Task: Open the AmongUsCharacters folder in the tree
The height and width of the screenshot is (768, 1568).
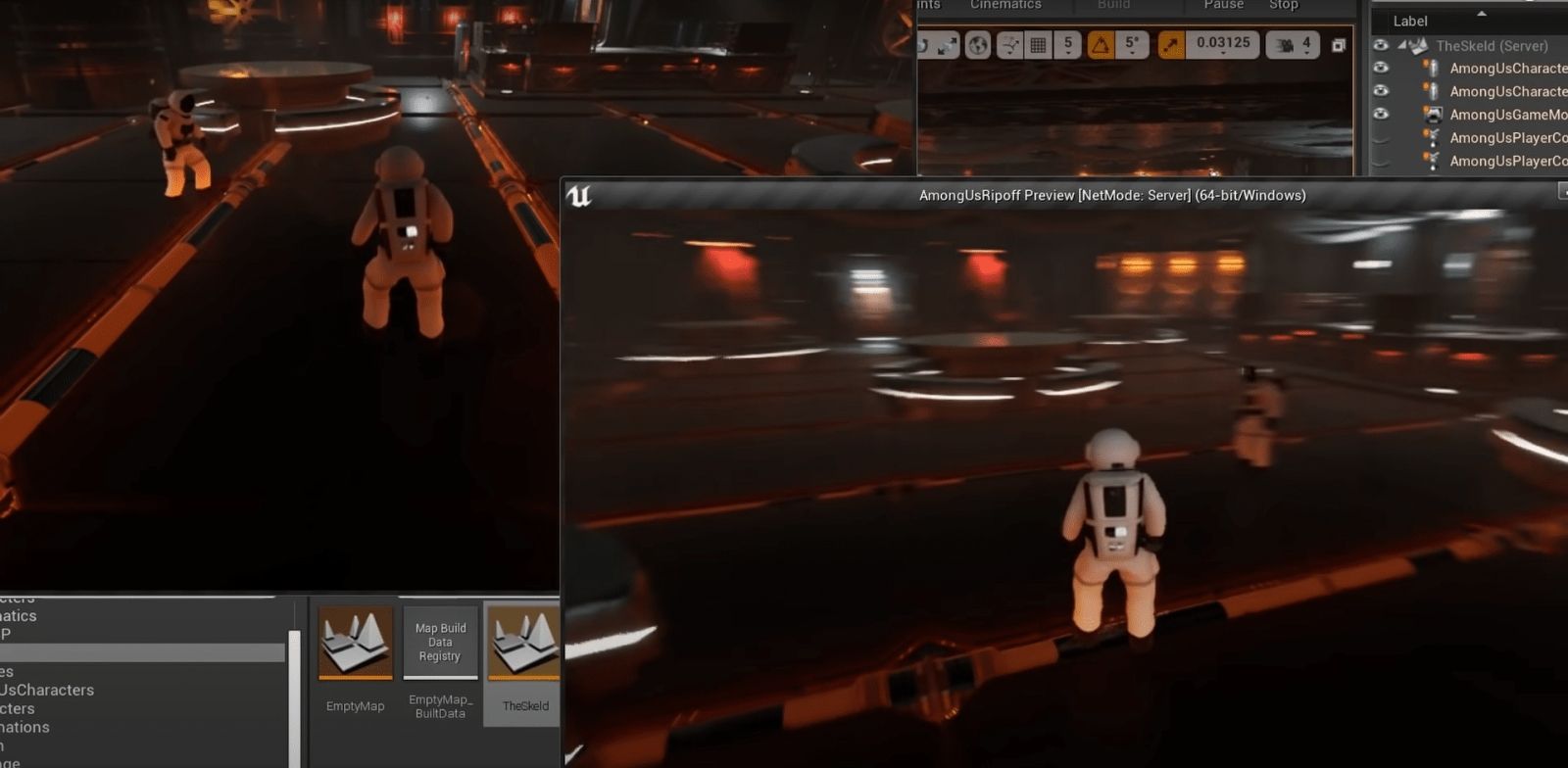Action: pyautogui.click(x=47, y=690)
